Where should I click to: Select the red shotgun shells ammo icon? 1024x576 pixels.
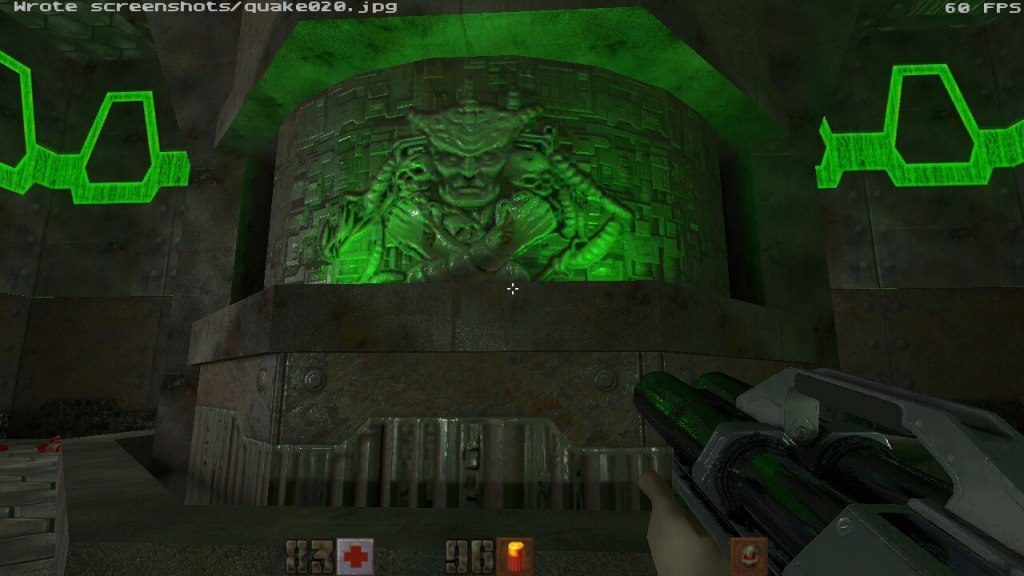515,556
